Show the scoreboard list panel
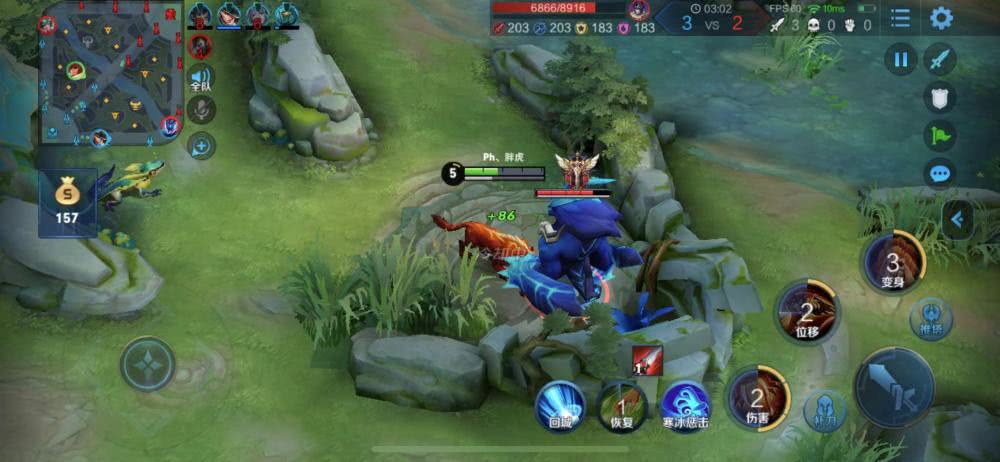The width and height of the screenshot is (1000, 462). click(x=901, y=18)
